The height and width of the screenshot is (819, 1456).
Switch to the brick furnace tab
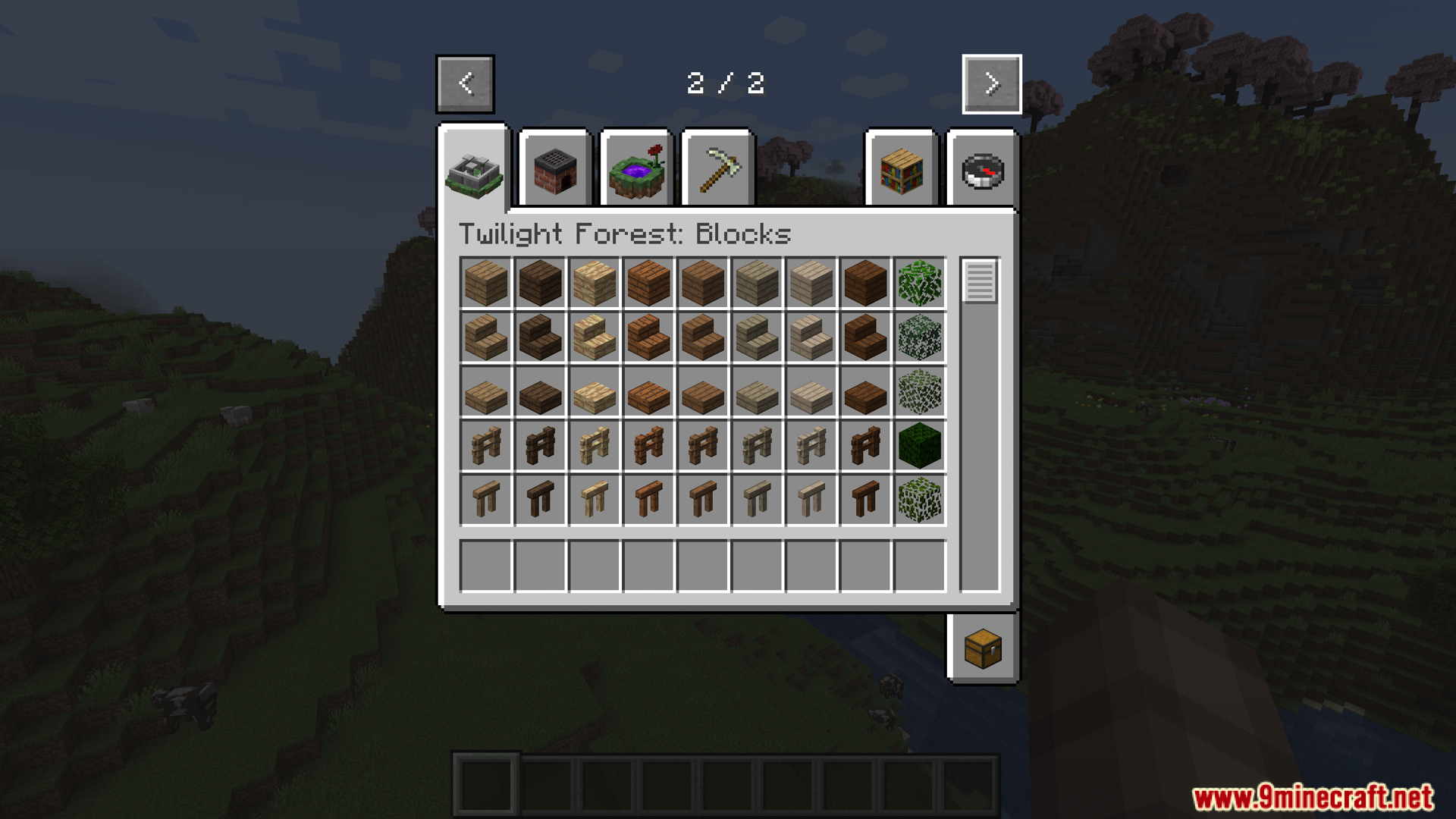[555, 171]
